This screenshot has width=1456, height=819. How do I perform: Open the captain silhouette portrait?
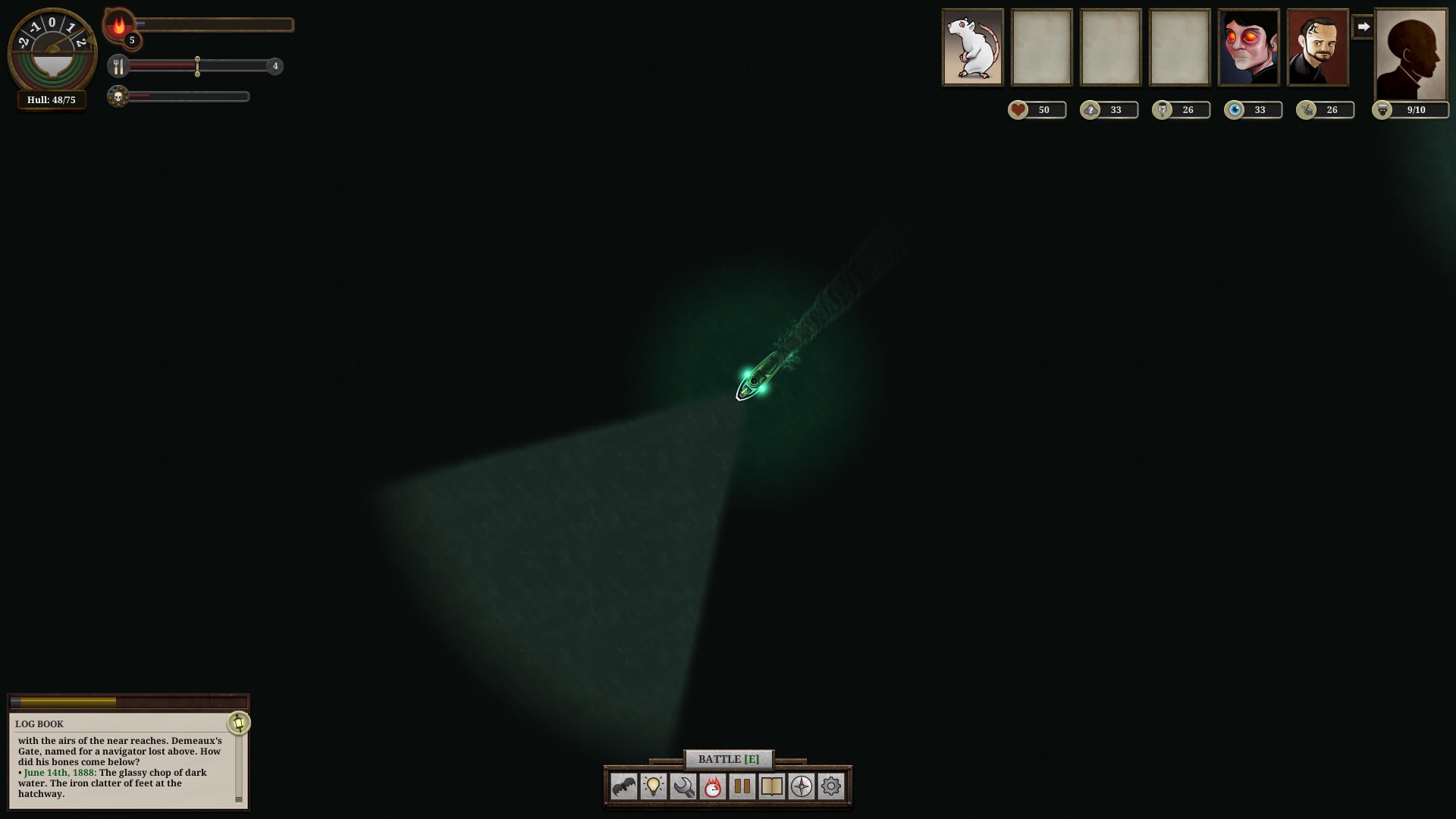click(x=1411, y=55)
